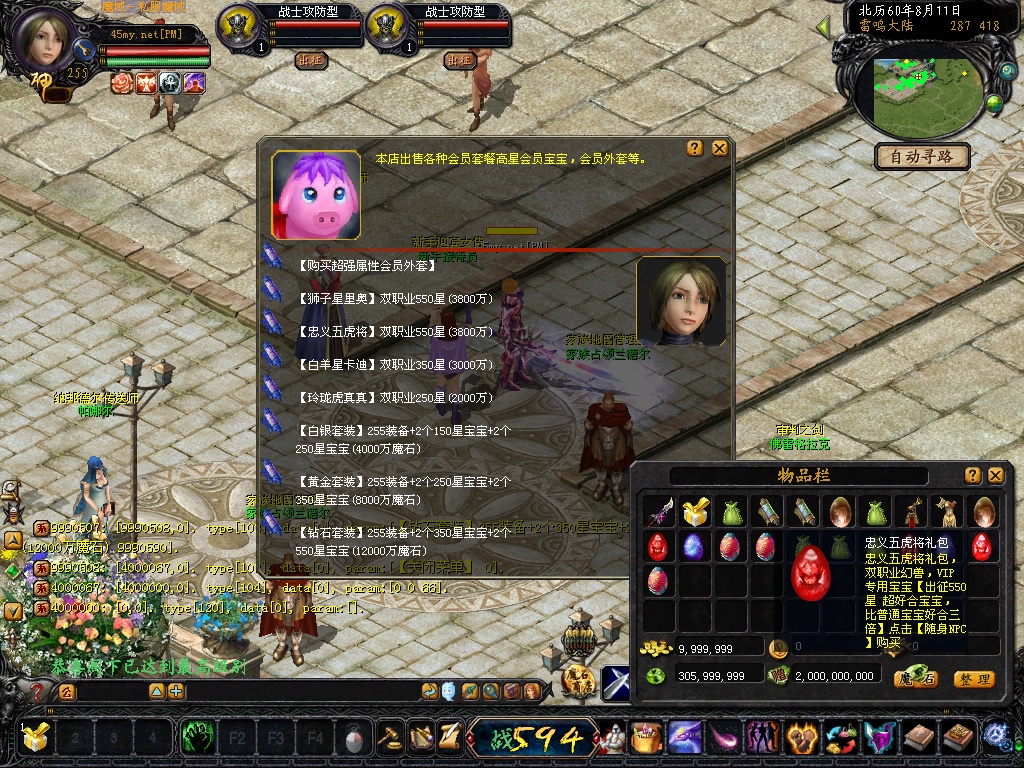Image resolution: width=1024 pixels, height=768 pixels.
Task: Close the 物品栏 inventory window
Action: click(995, 475)
